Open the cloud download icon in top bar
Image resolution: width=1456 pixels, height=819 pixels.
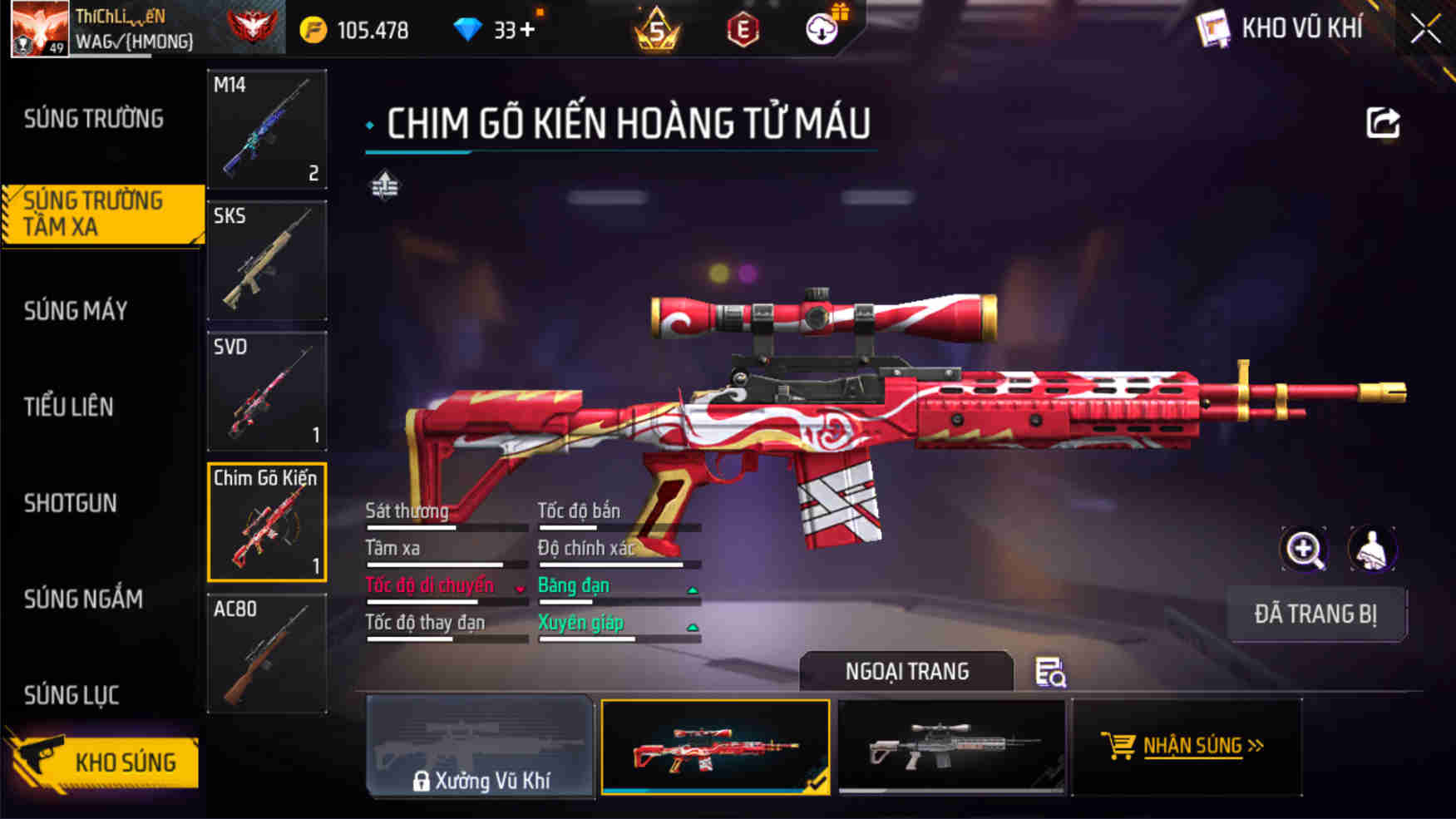pos(822,27)
